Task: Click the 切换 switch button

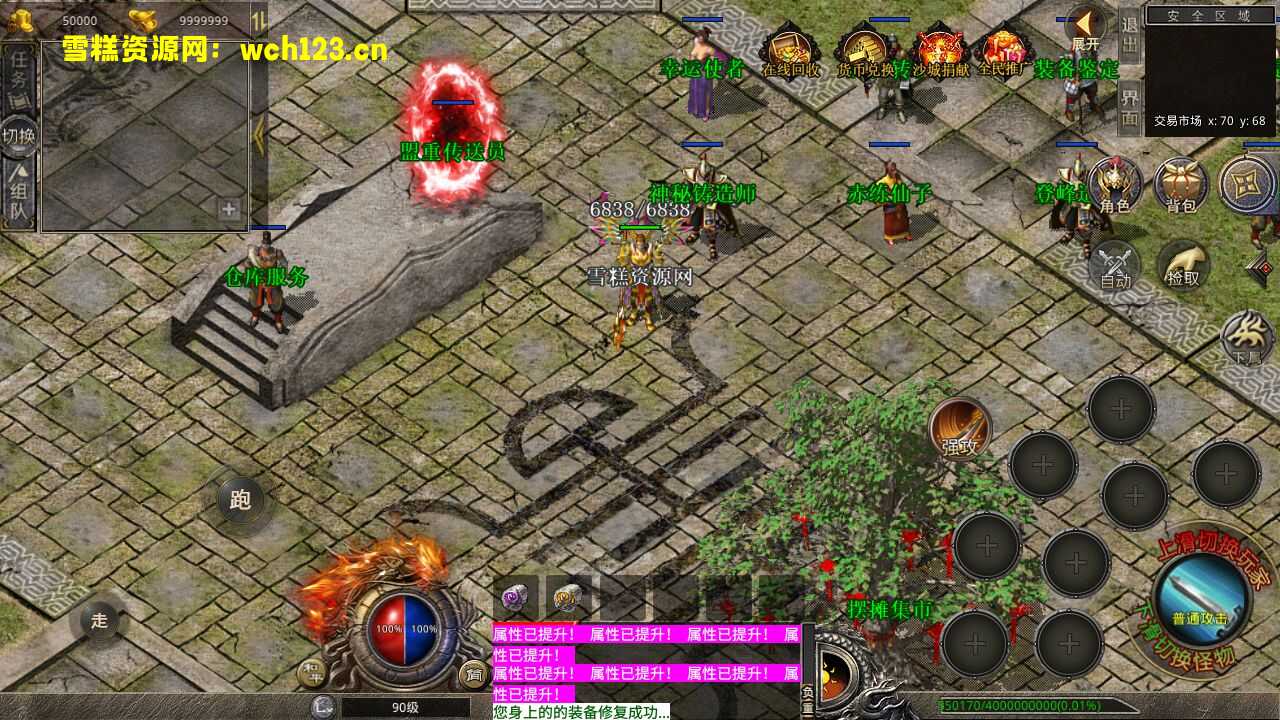Action: coord(19,135)
